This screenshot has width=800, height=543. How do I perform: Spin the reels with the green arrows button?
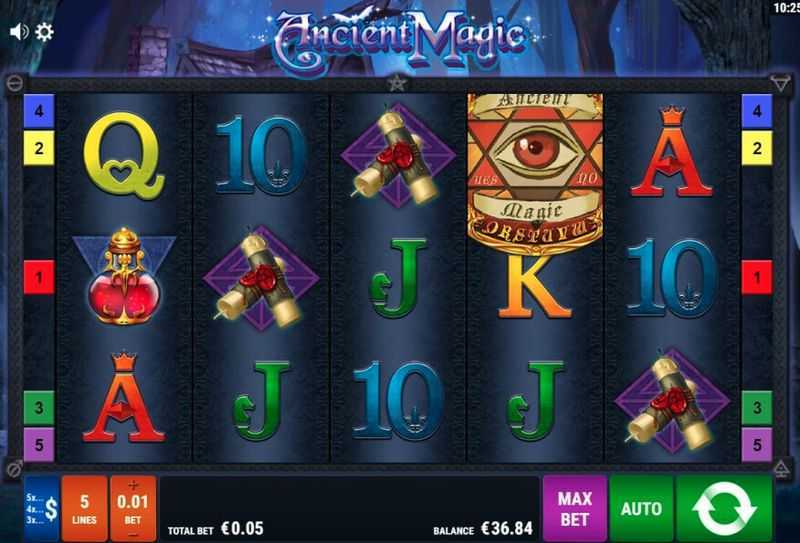click(724, 509)
